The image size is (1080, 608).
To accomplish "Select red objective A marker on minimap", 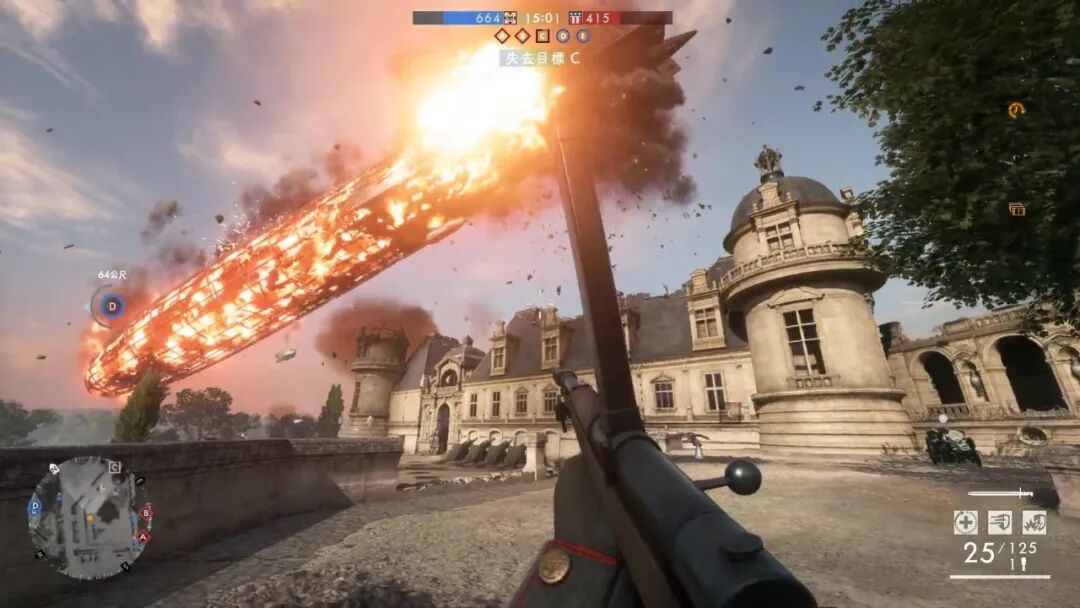I will coord(143,536).
